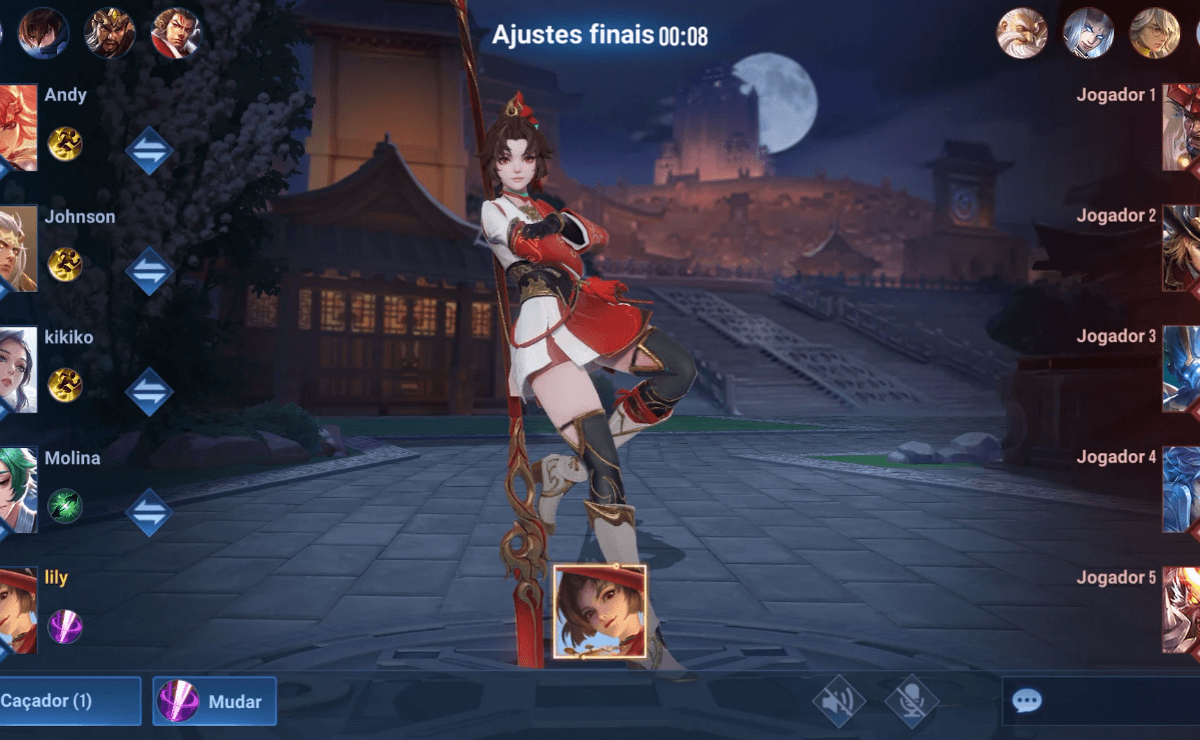Viewport: 1200px width, 740px height.
Task: View Jogador 3's hero portrait
Action: (1181, 369)
